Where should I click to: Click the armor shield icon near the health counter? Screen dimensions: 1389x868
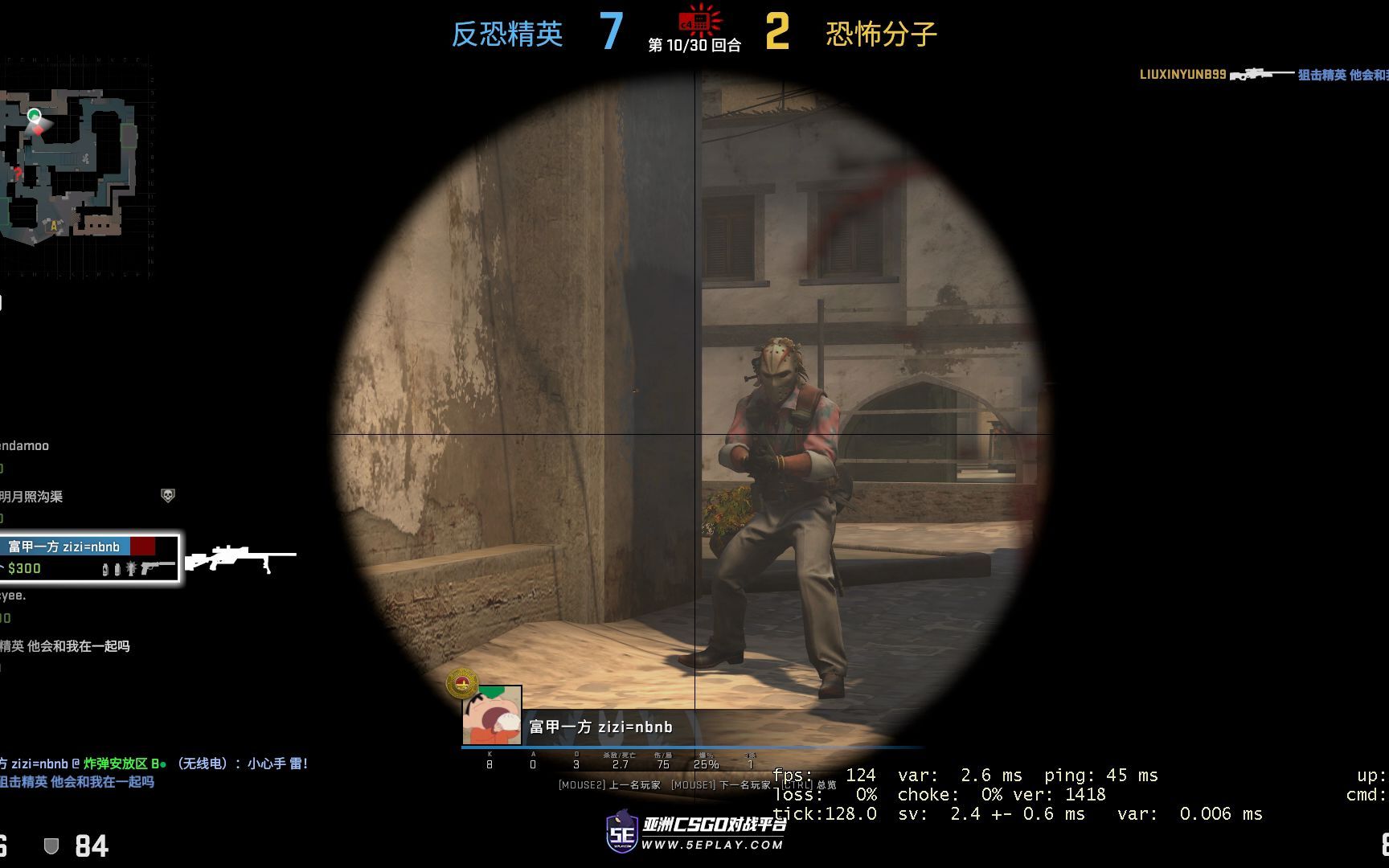tap(50, 845)
